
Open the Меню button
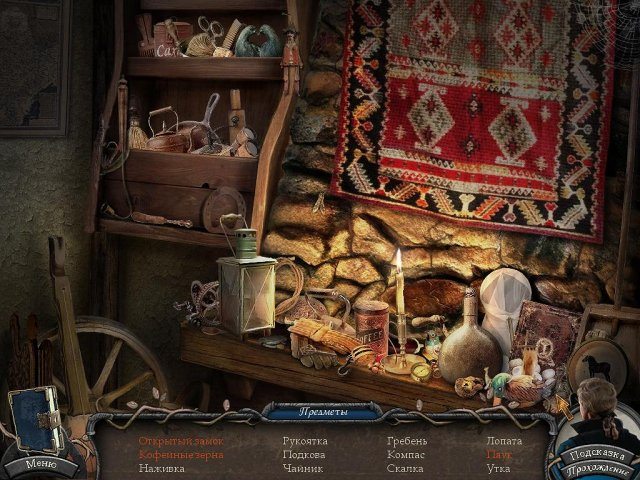(x=42, y=463)
